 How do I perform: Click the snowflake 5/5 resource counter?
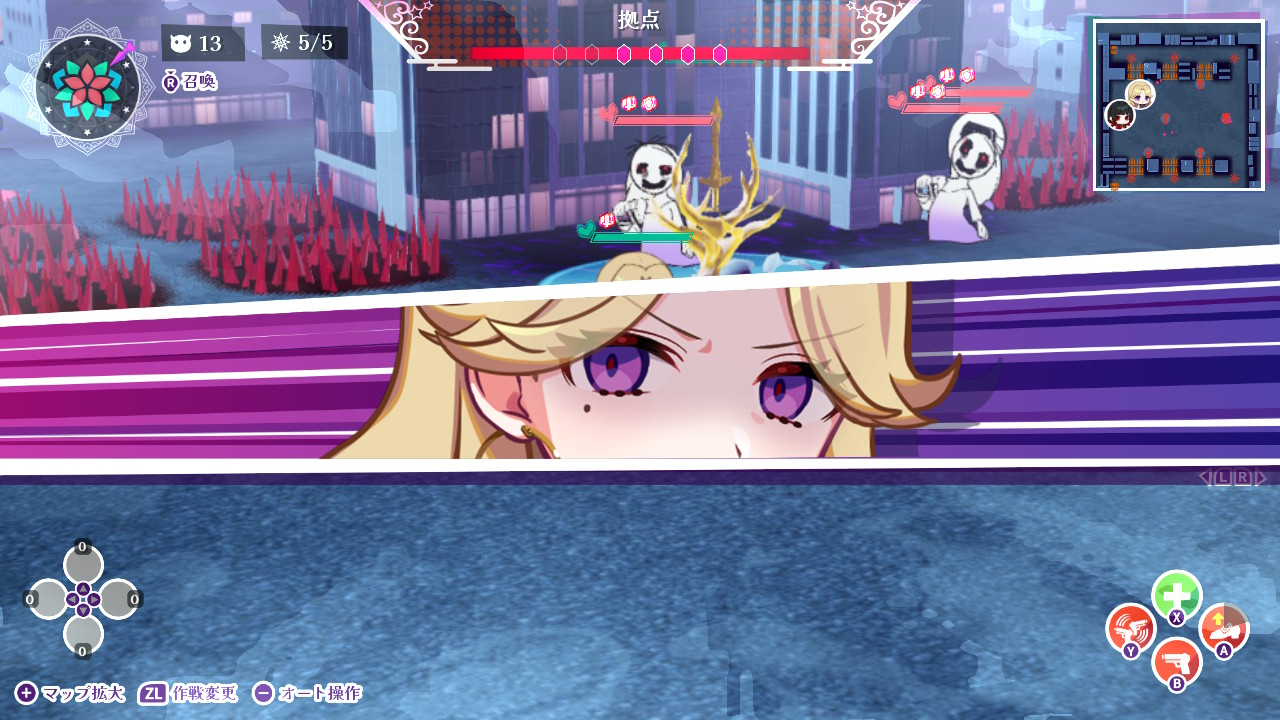coord(305,43)
